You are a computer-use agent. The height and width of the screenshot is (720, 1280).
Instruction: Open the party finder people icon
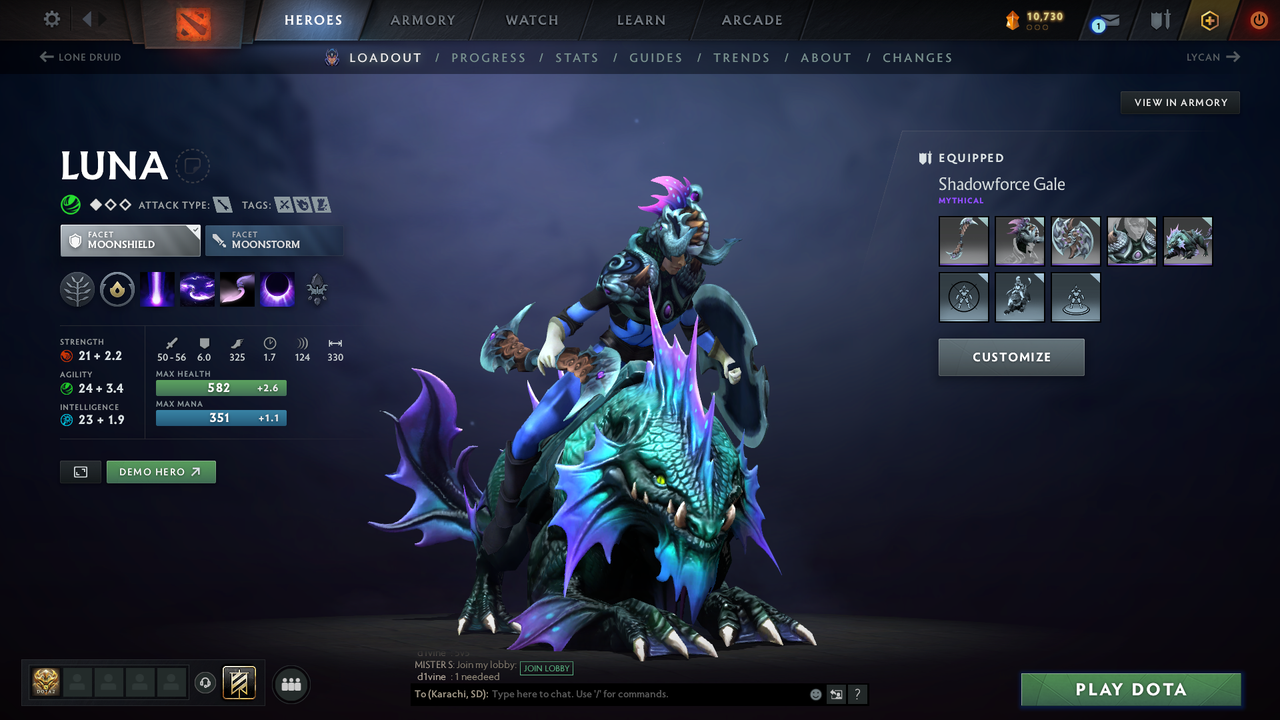pyautogui.click(x=290, y=684)
